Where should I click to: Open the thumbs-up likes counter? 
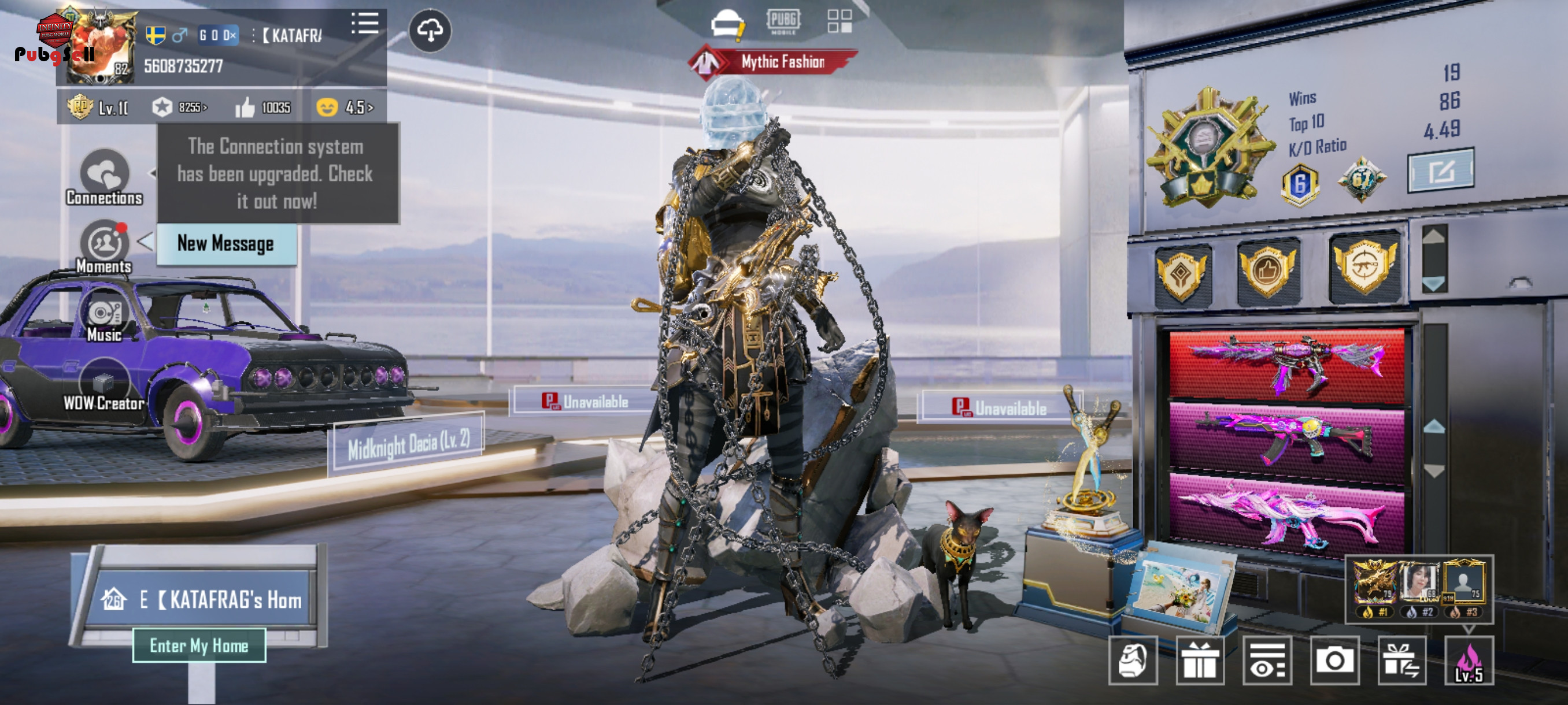coord(263,107)
